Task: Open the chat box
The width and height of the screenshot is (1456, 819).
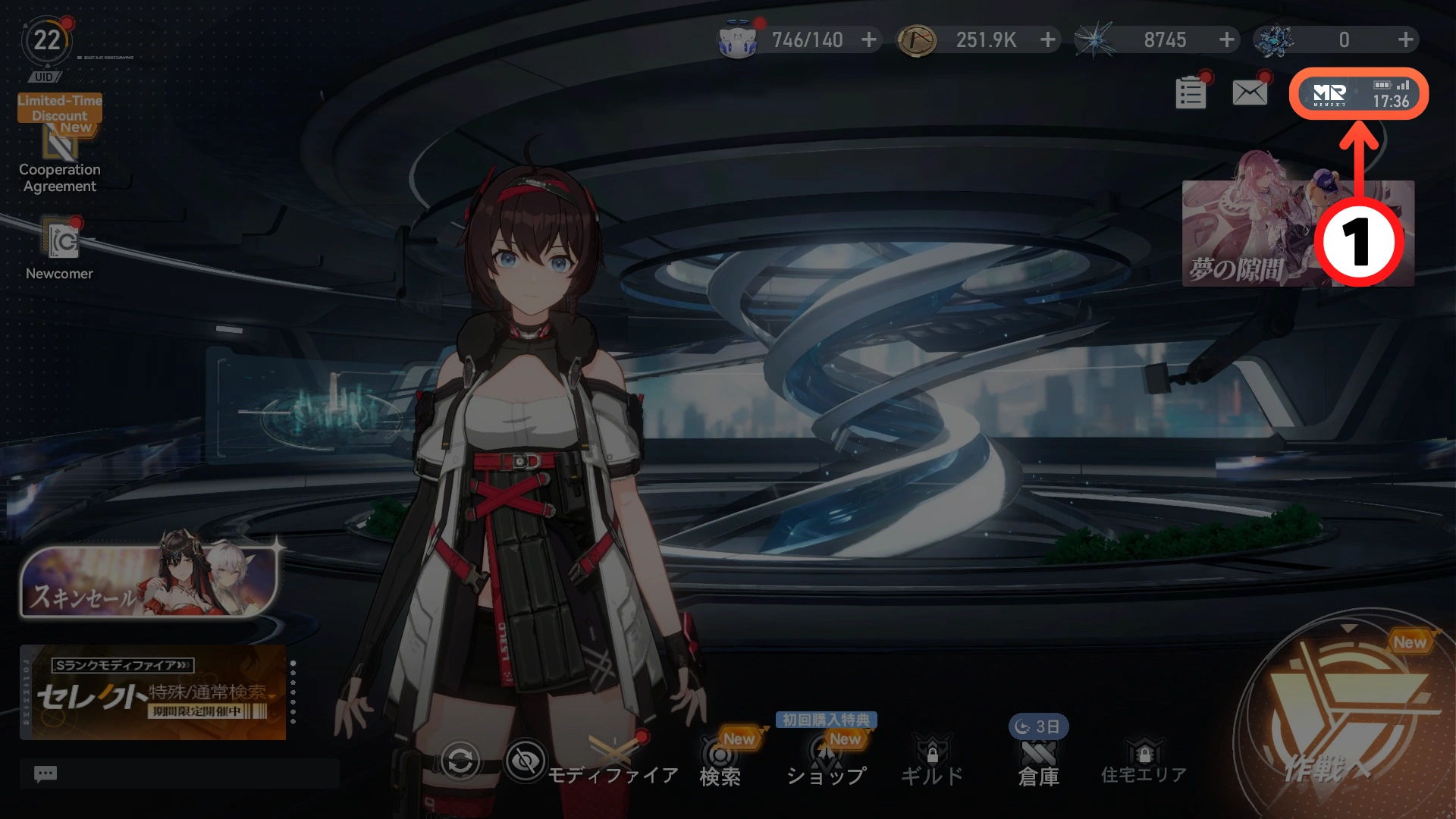Action: [179, 773]
